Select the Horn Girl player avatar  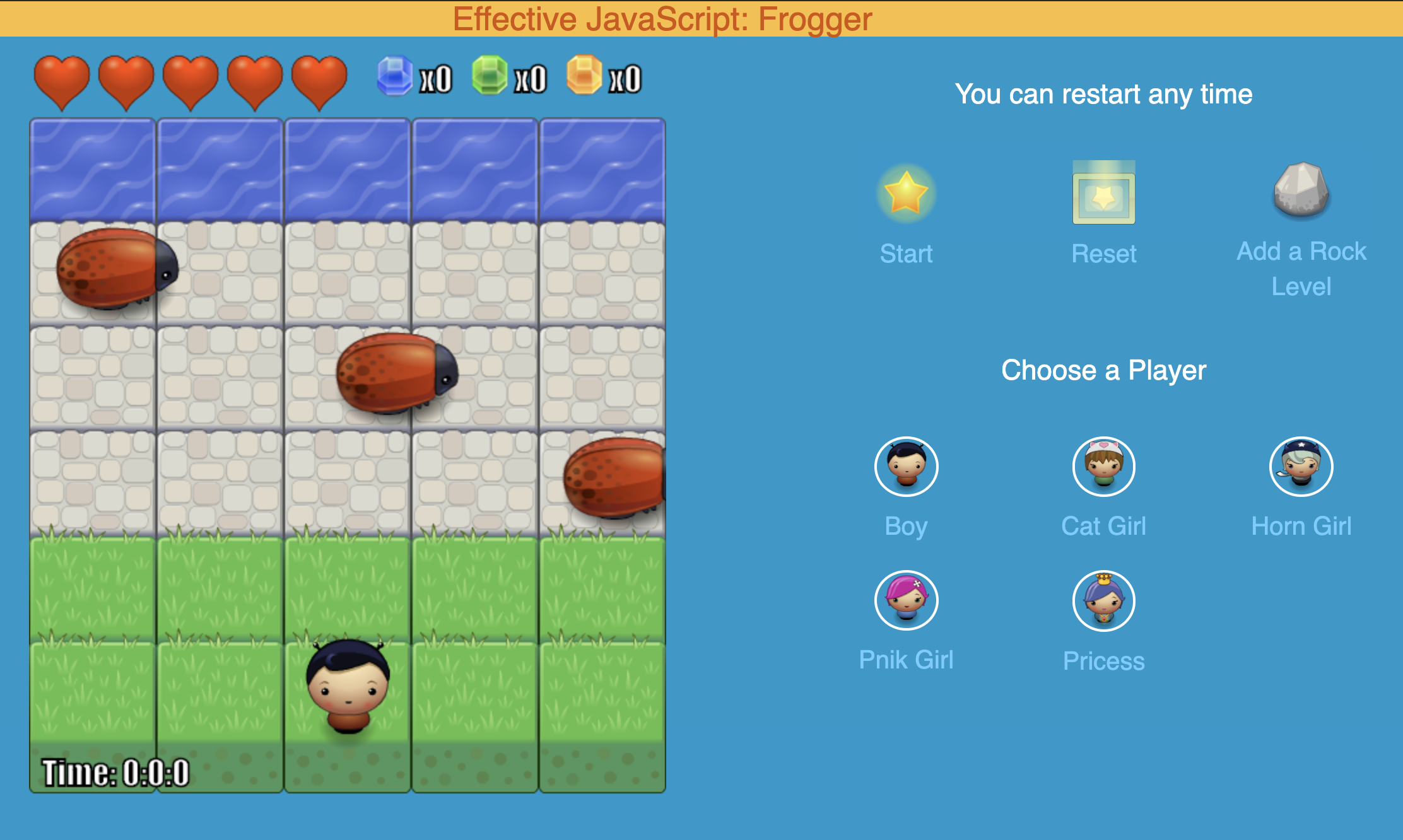(1301, 467)
